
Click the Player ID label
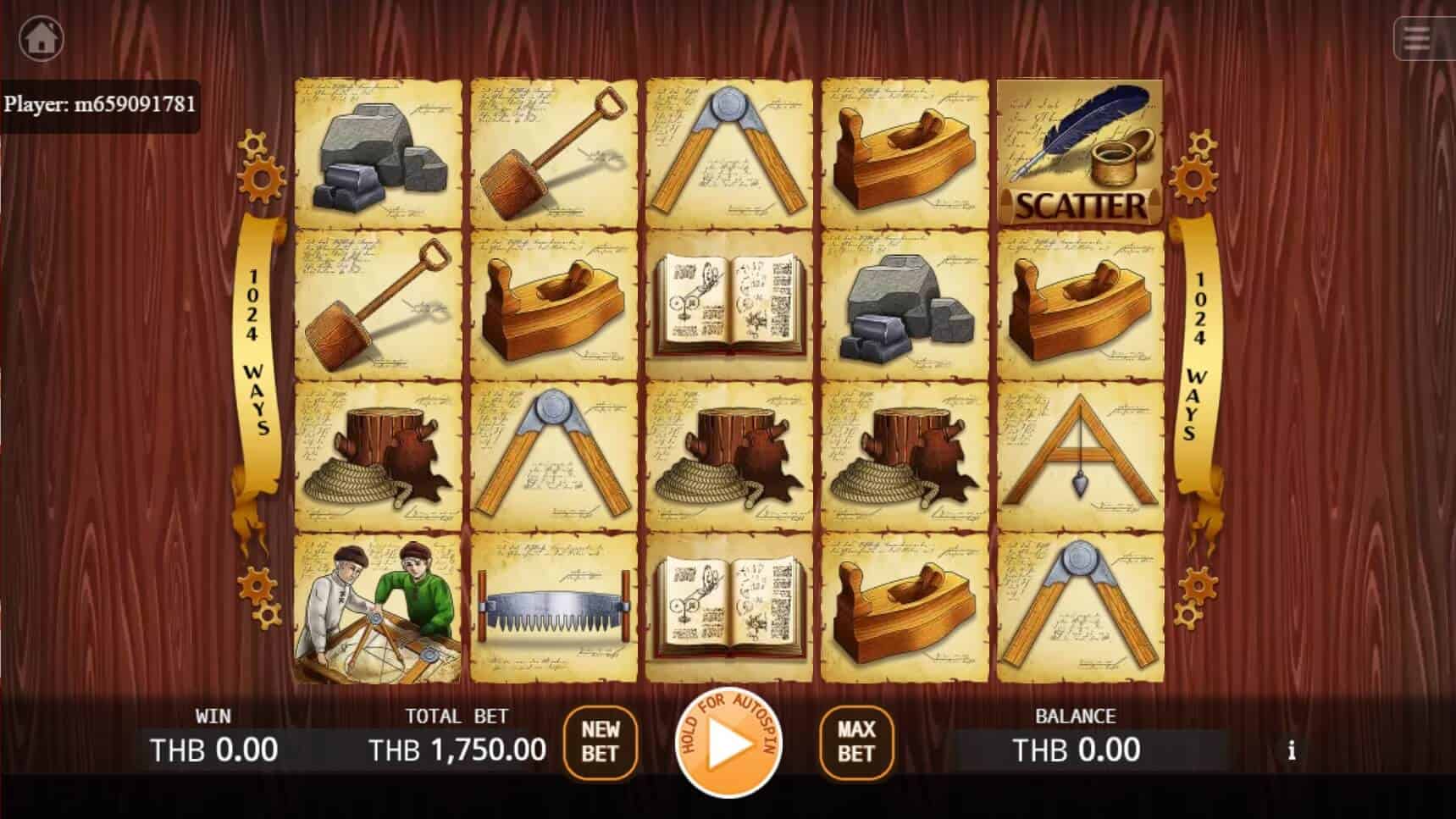[x=102, y=105]
